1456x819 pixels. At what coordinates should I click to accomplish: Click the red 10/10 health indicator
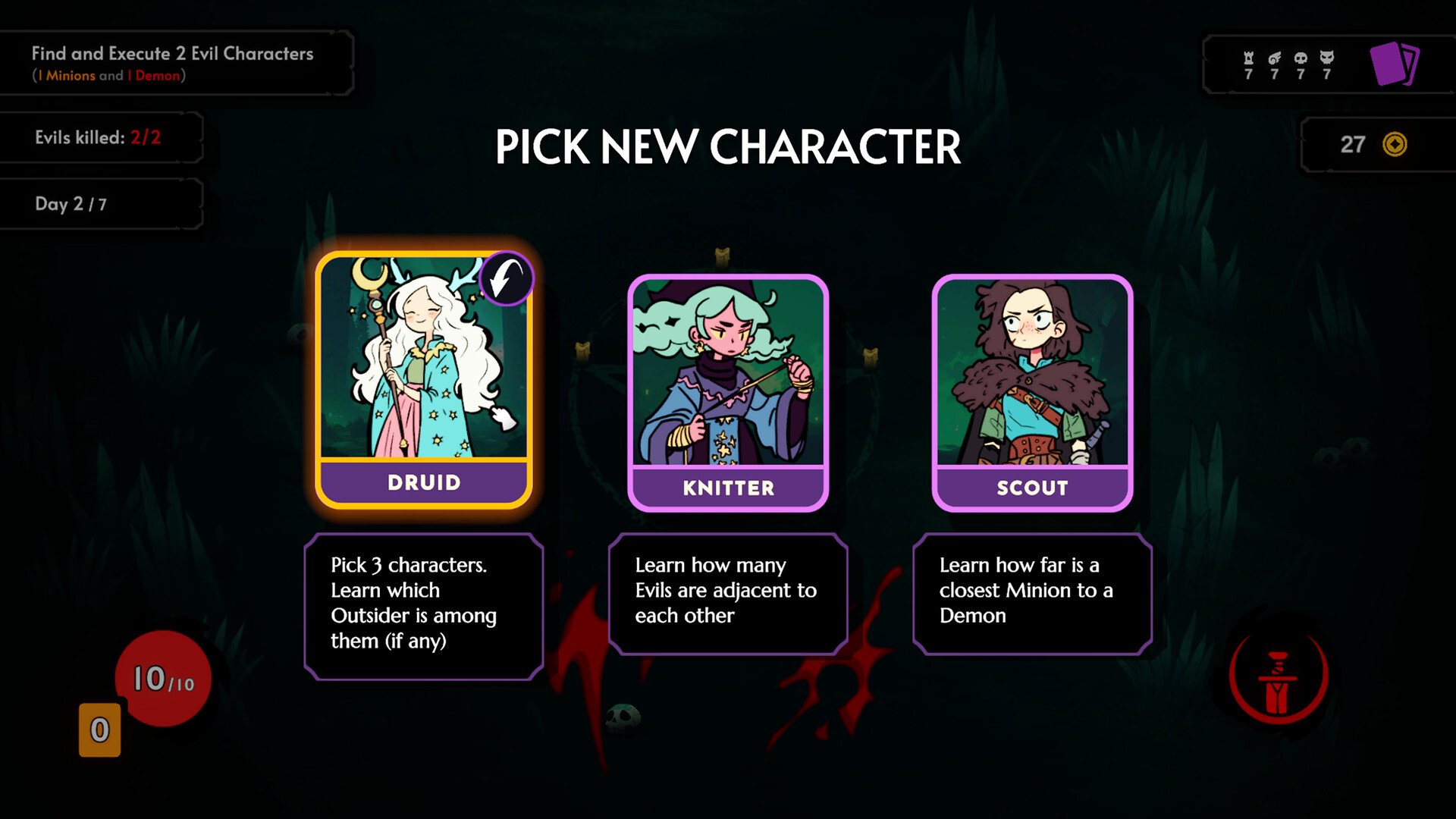pos(162,679)
